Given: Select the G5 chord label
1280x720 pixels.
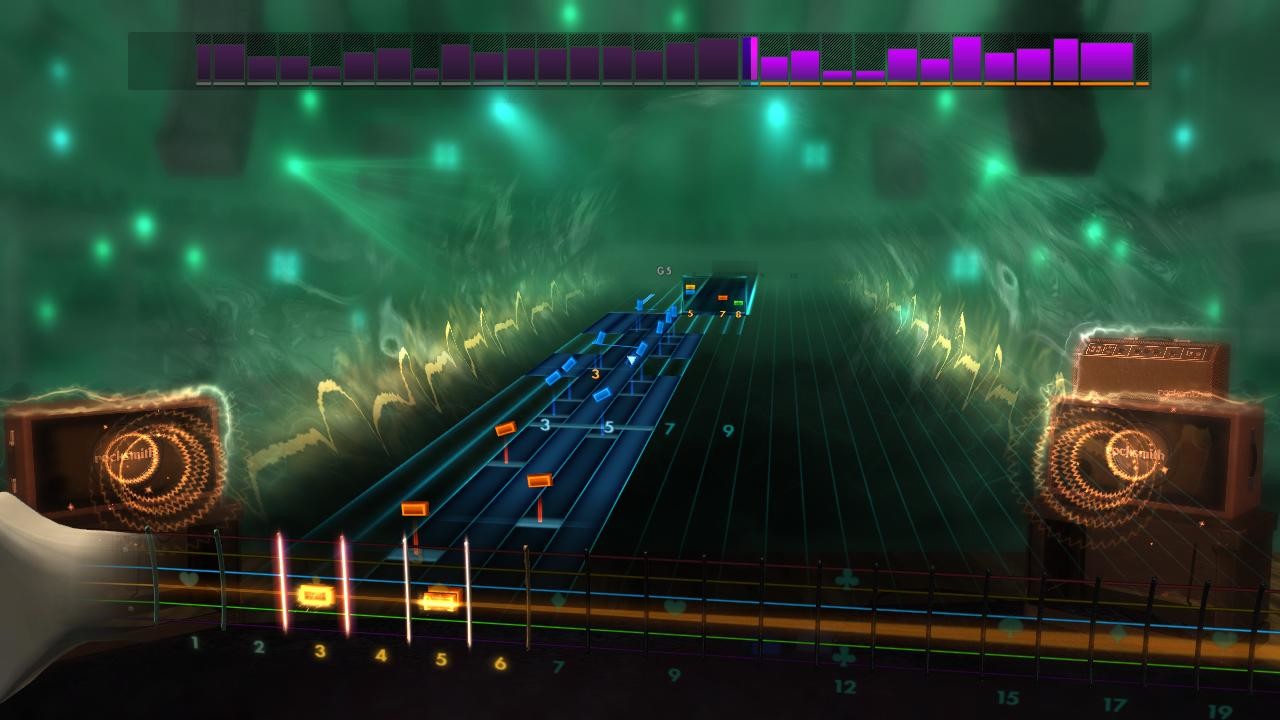Looking at the screenshot, I should [x=662, y=269].
